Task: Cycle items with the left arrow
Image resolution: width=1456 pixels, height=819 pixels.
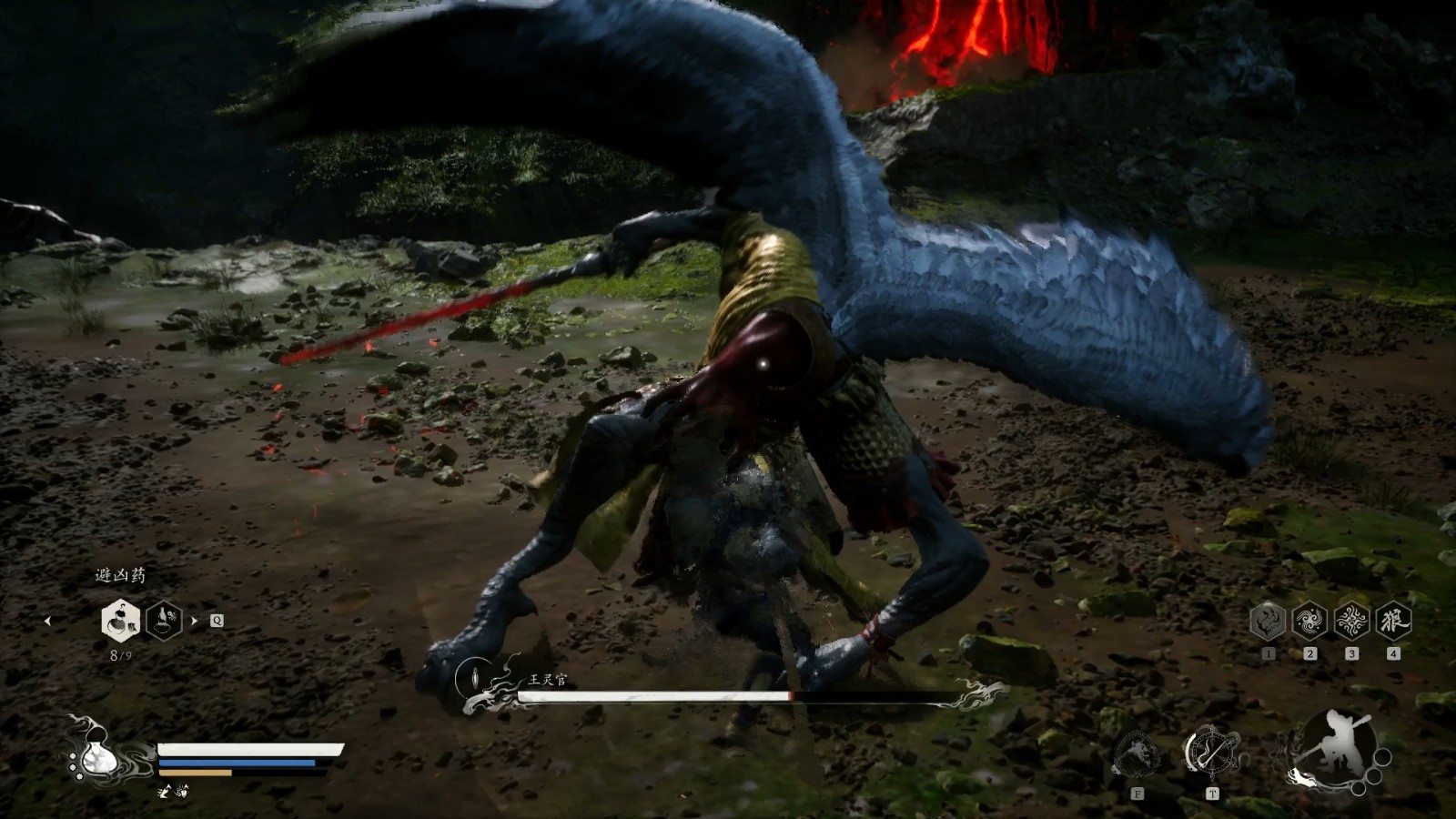Action: [x=47, y=622]
